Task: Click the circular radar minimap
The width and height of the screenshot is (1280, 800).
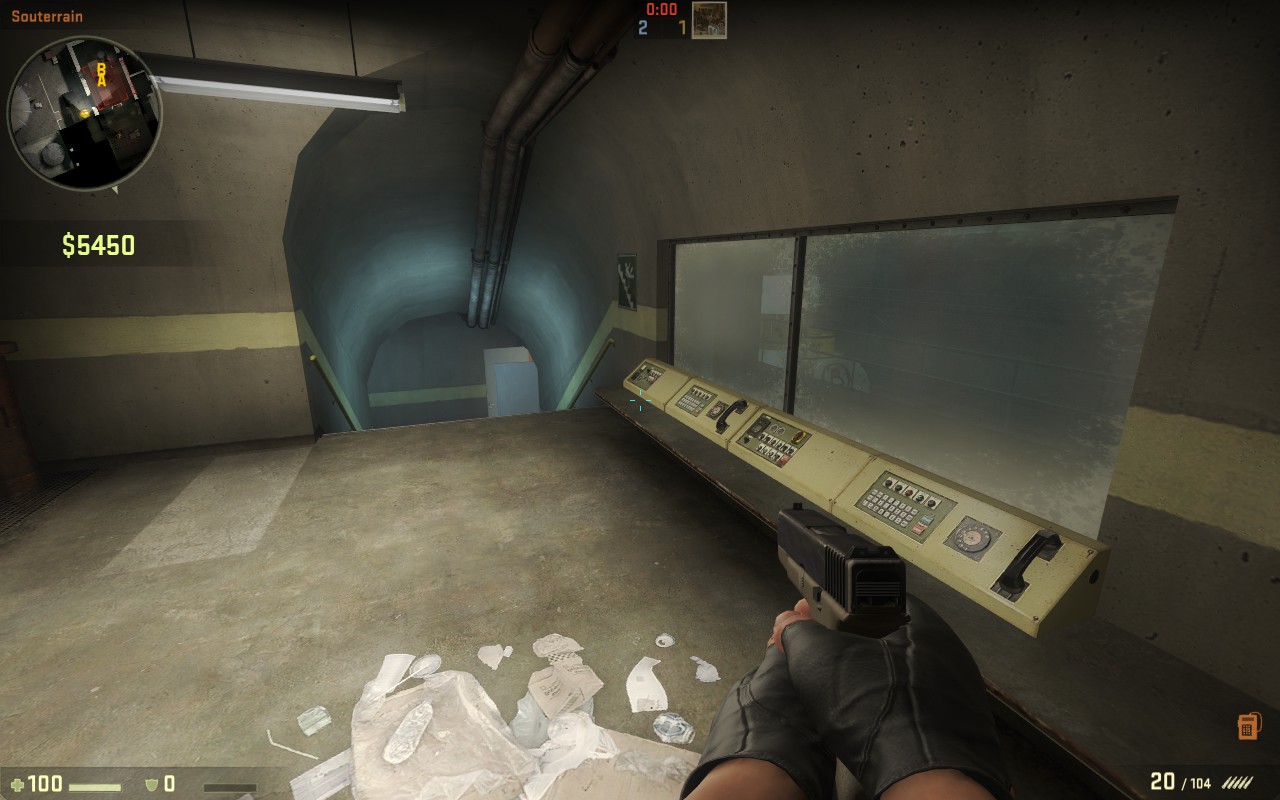Action: tap(84, 112)
